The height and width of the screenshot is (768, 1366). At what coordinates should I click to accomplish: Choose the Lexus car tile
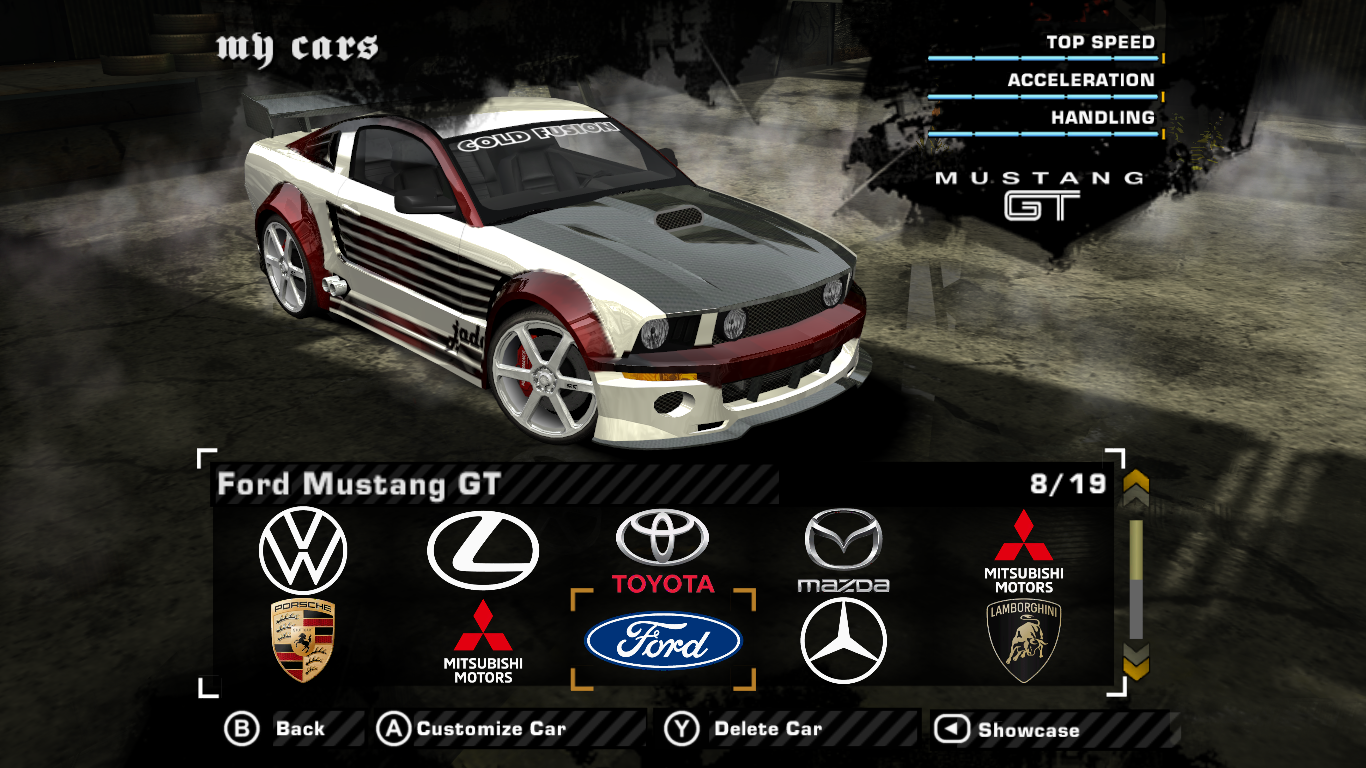pyautogui.click(x=483, y=550)
